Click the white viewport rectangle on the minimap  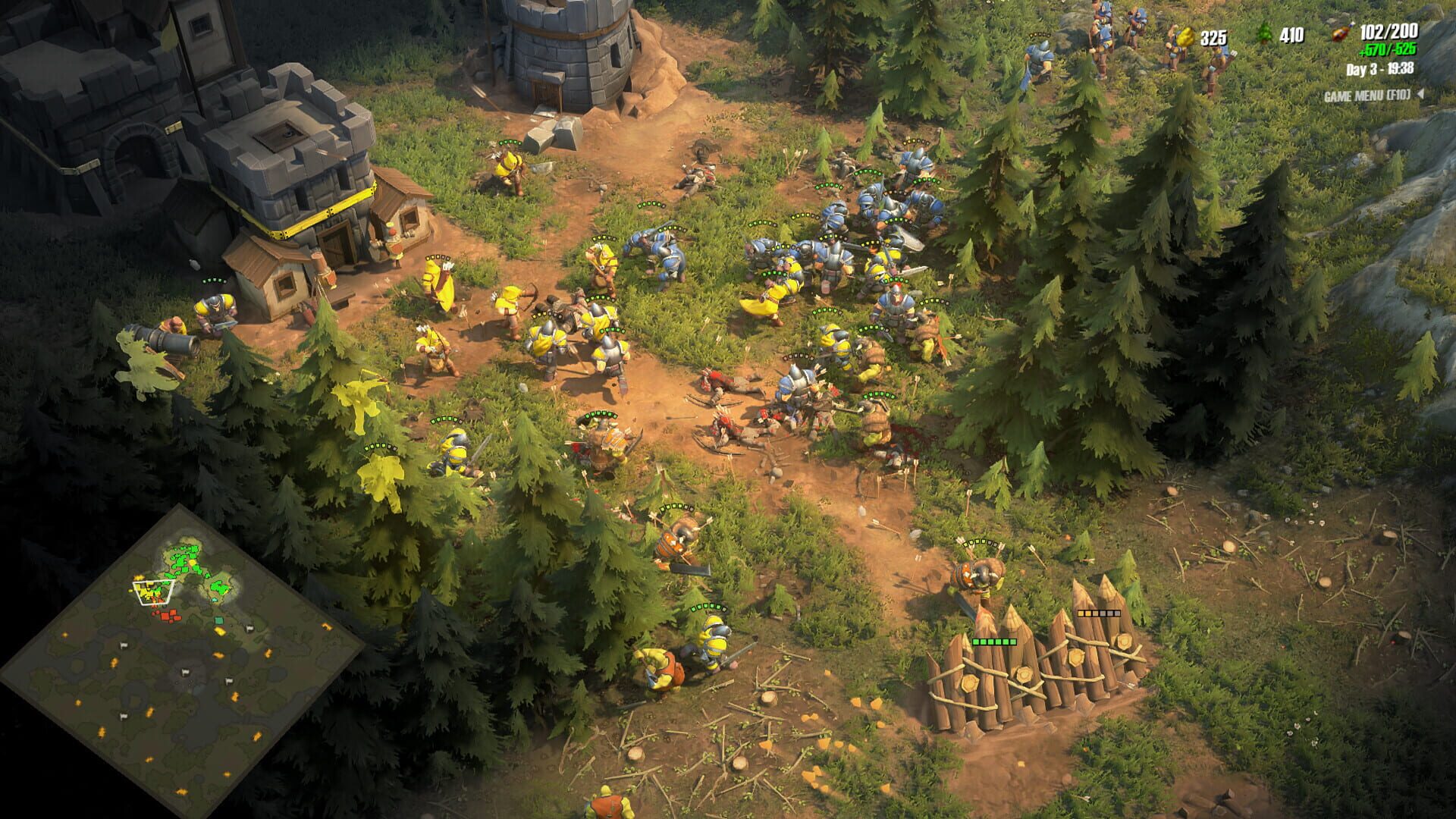click(x=154, y=593)
